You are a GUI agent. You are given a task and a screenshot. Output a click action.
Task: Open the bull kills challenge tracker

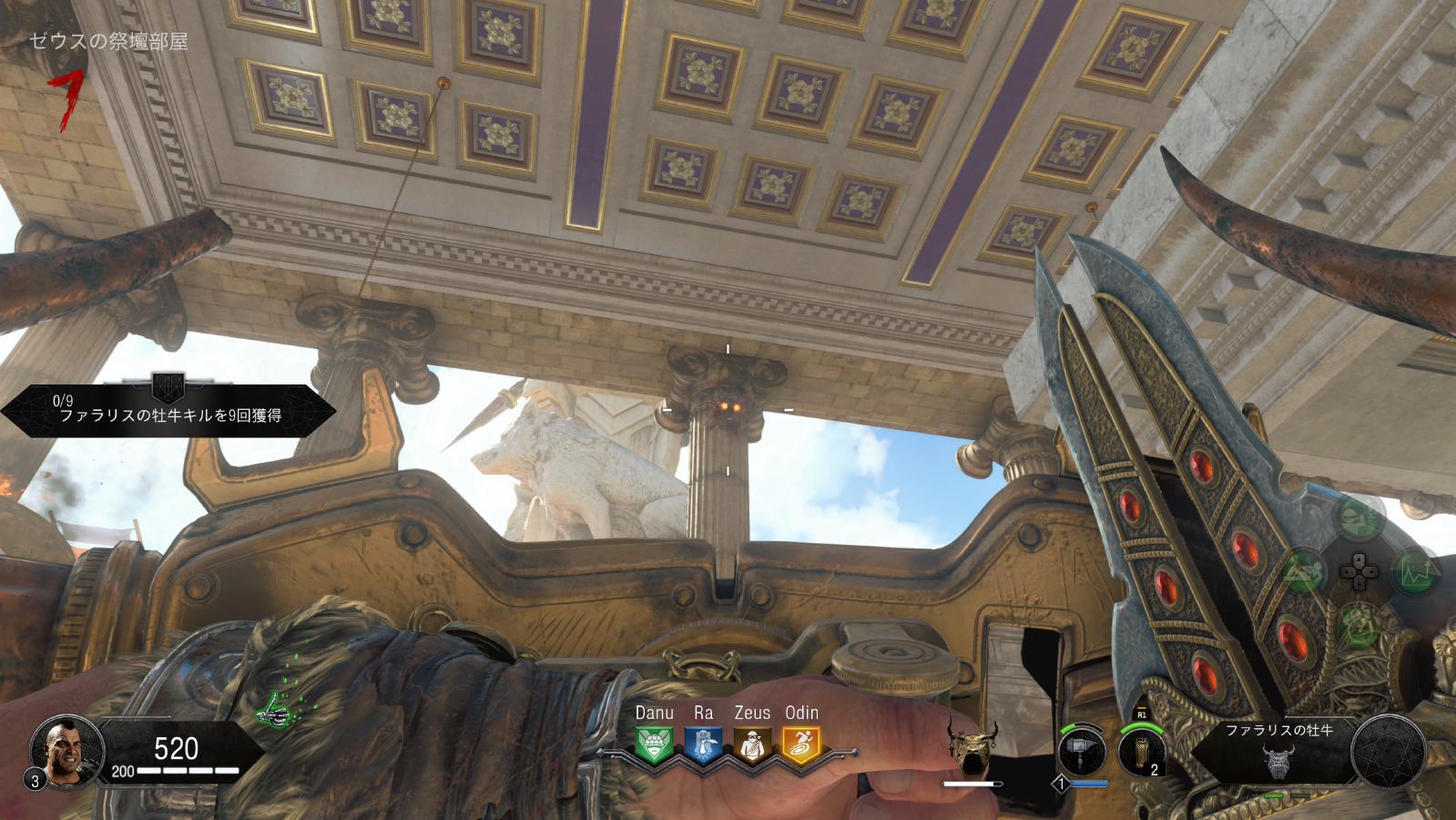(x=169, y=406)
